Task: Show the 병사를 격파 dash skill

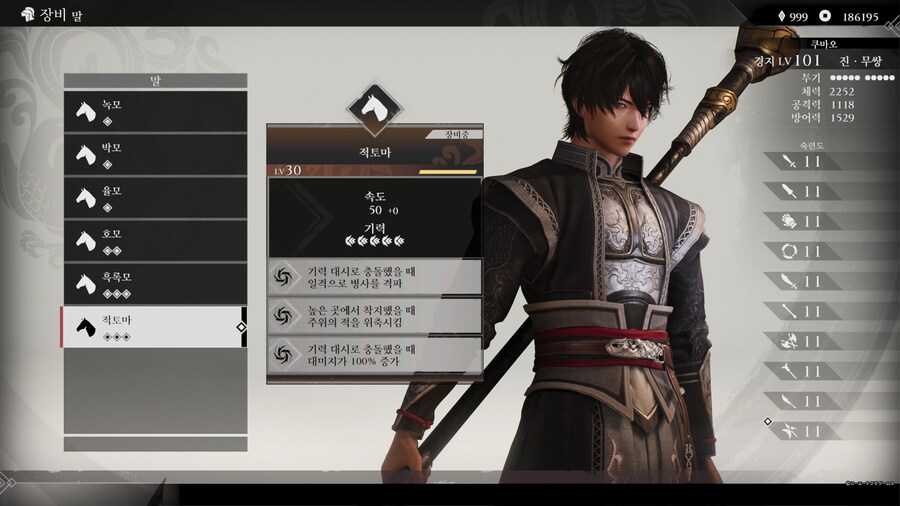Action: 375,277
